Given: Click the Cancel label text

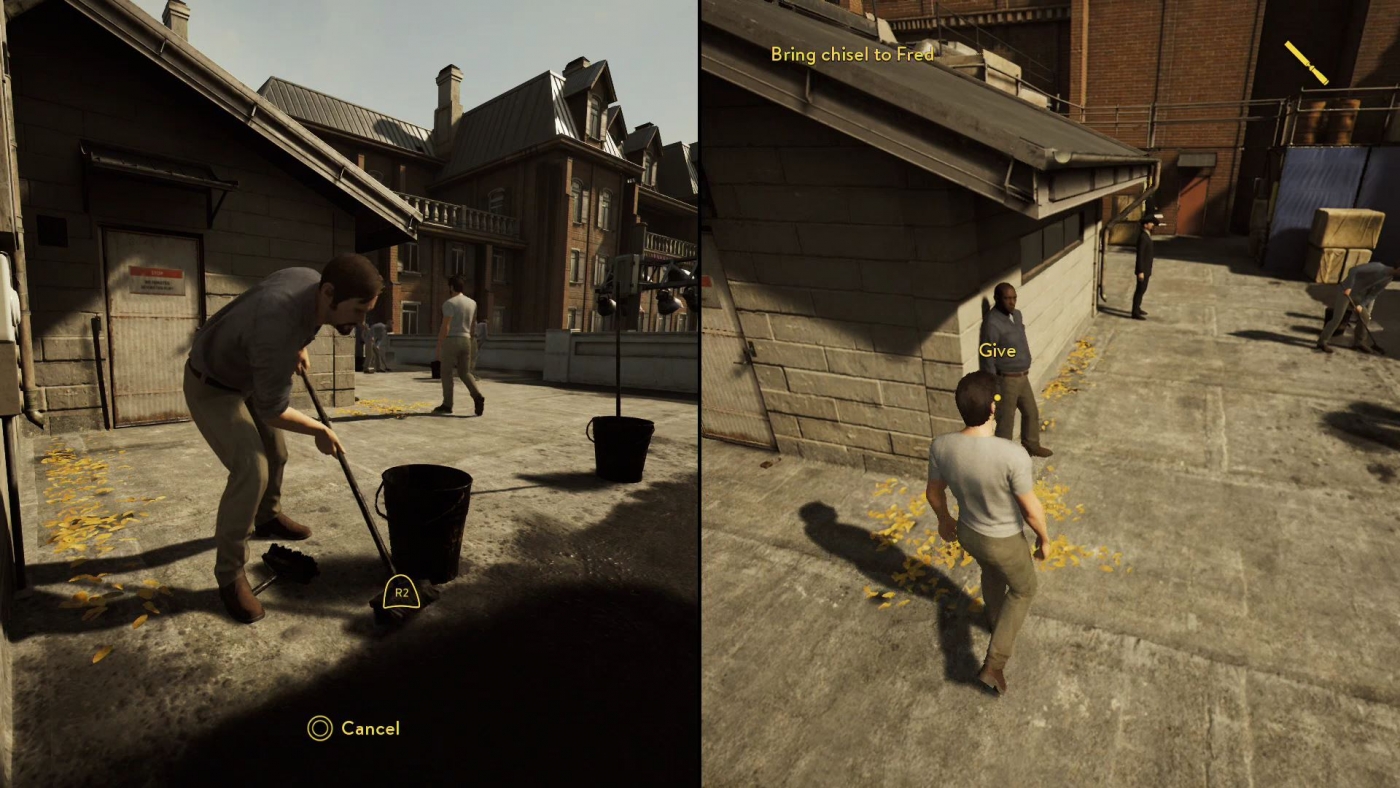Looking at the screenshot, I should (369, 729).
